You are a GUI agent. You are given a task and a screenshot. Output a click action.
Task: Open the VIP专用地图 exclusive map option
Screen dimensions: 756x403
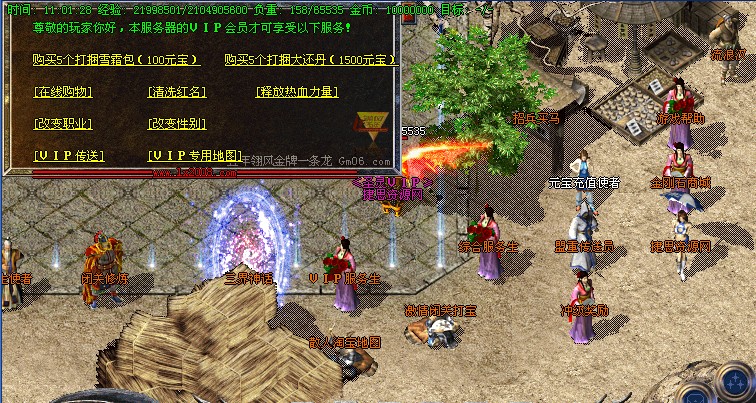[195, 156]
